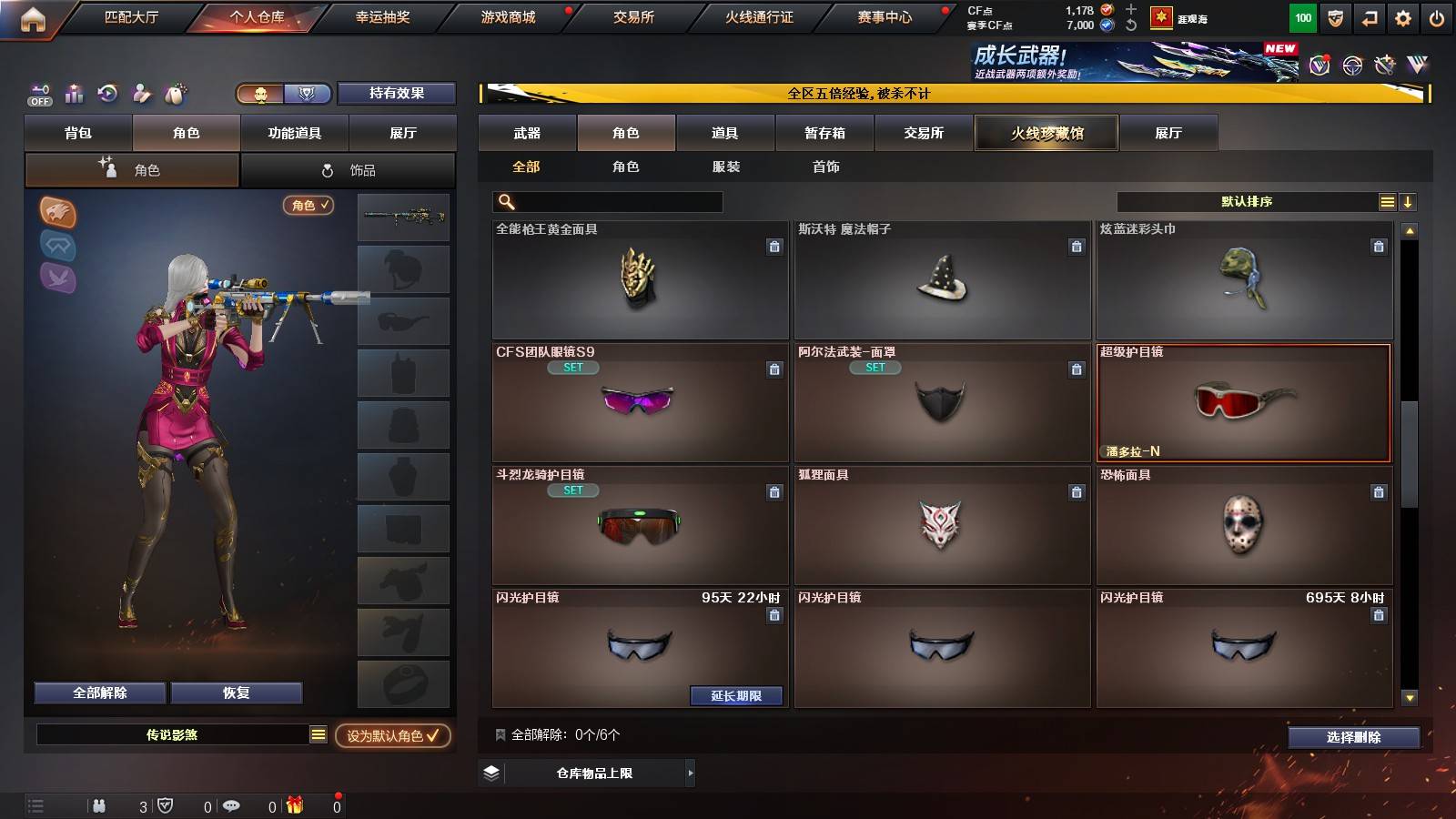Switch to the 火线珍藏馆 tab
This screenshot has height=819, width=1456.
(x=1046, y=133)
